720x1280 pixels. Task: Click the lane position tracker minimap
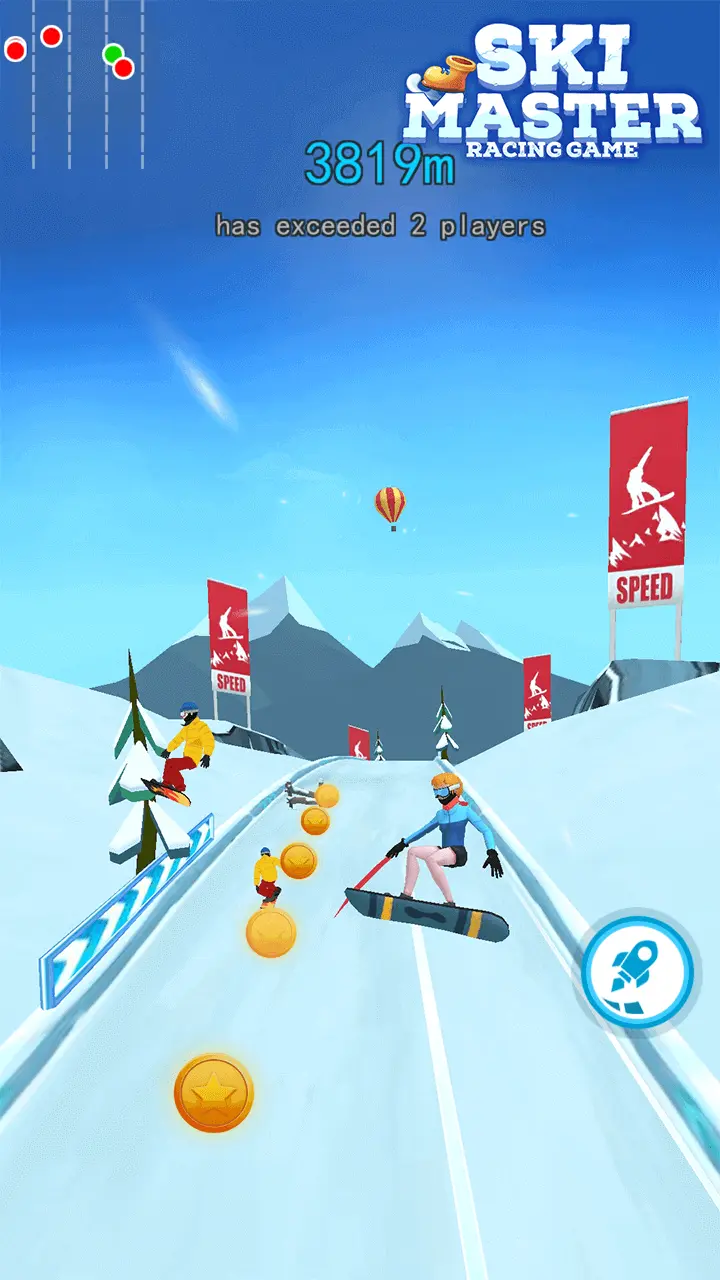coord(74,82)
